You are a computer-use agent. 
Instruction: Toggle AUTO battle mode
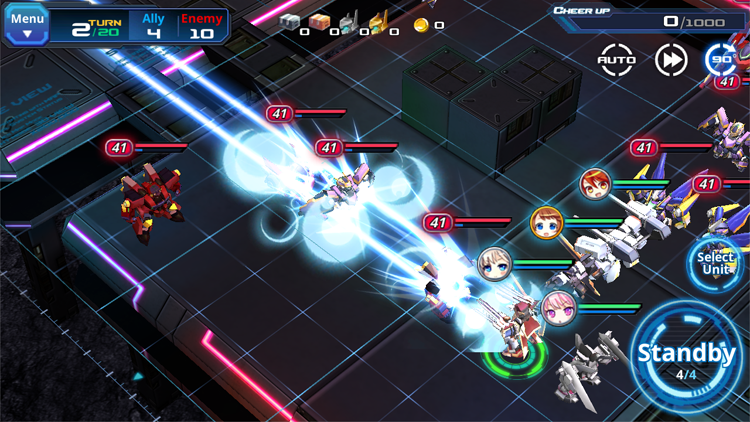pyautogui.click(x=616, y=60)
